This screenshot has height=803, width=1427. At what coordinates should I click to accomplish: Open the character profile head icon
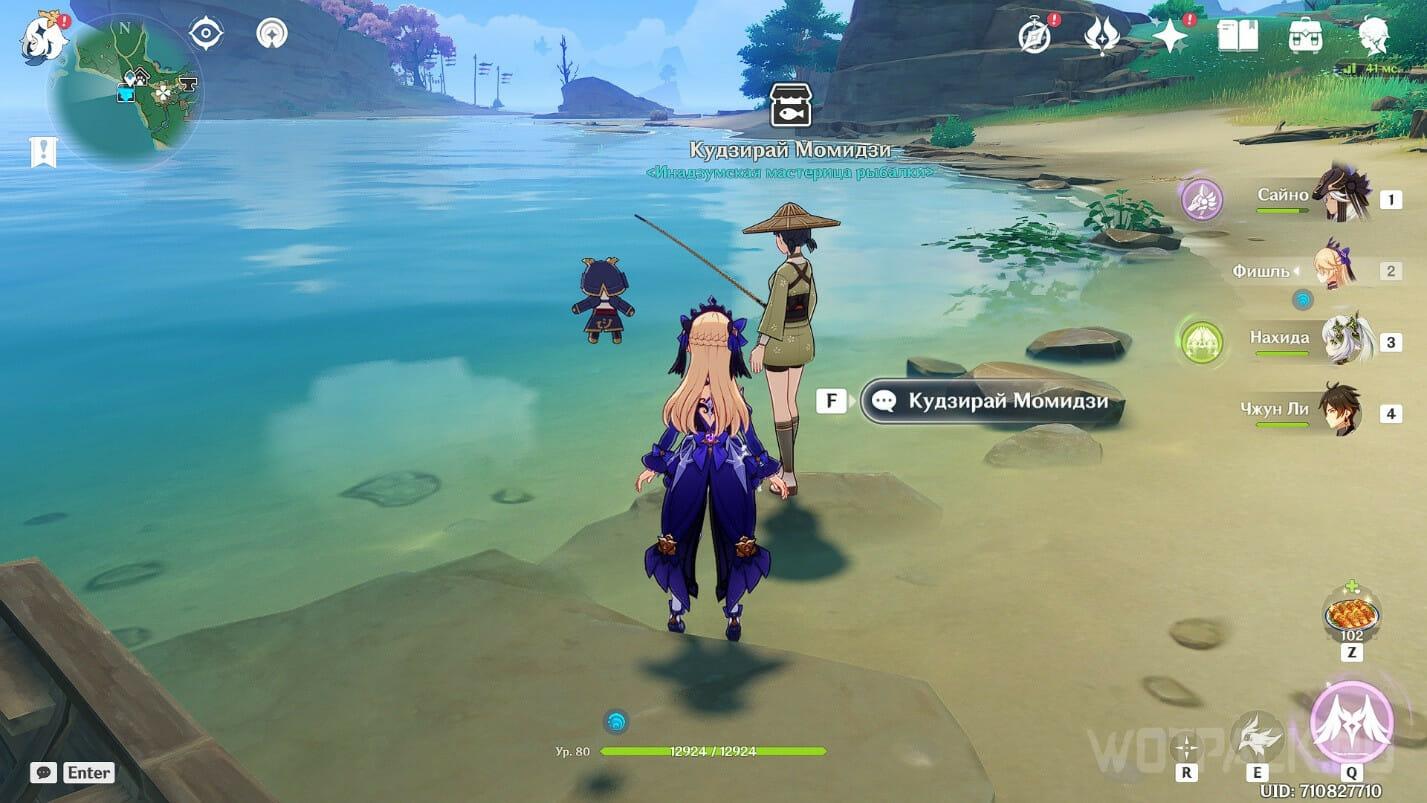1373,35
